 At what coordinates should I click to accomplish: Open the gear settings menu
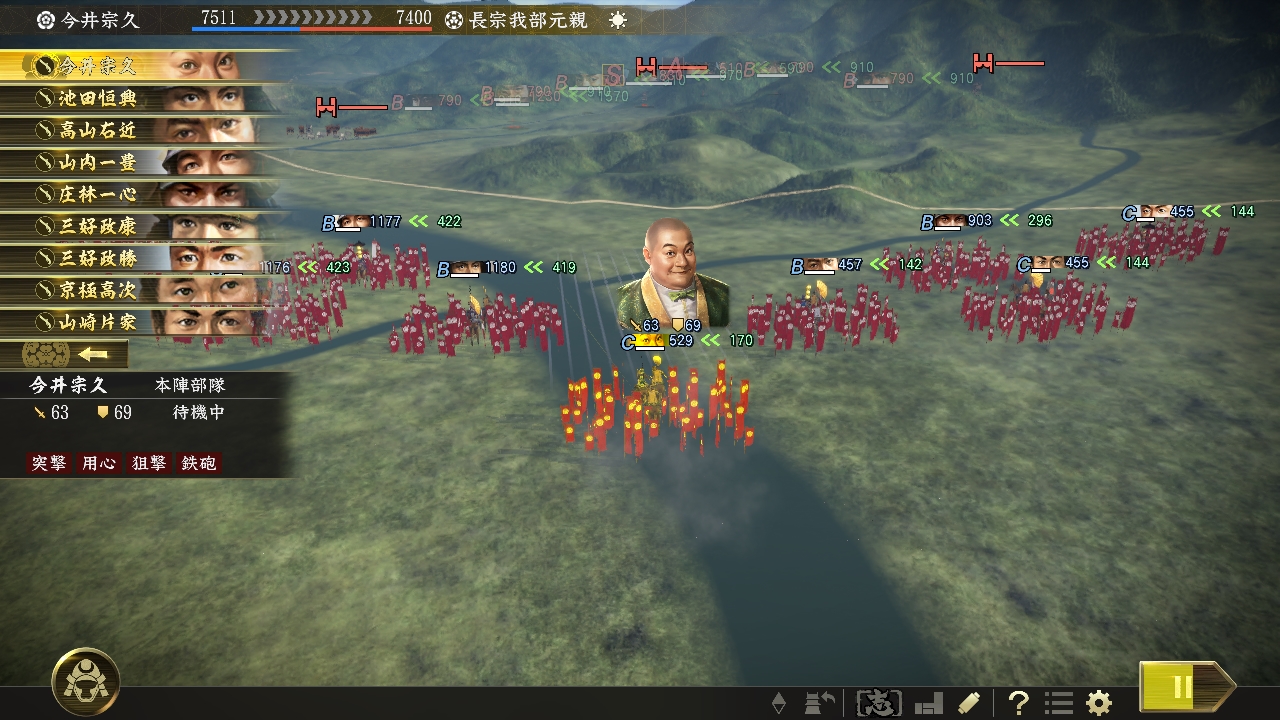click(1099, 703)
